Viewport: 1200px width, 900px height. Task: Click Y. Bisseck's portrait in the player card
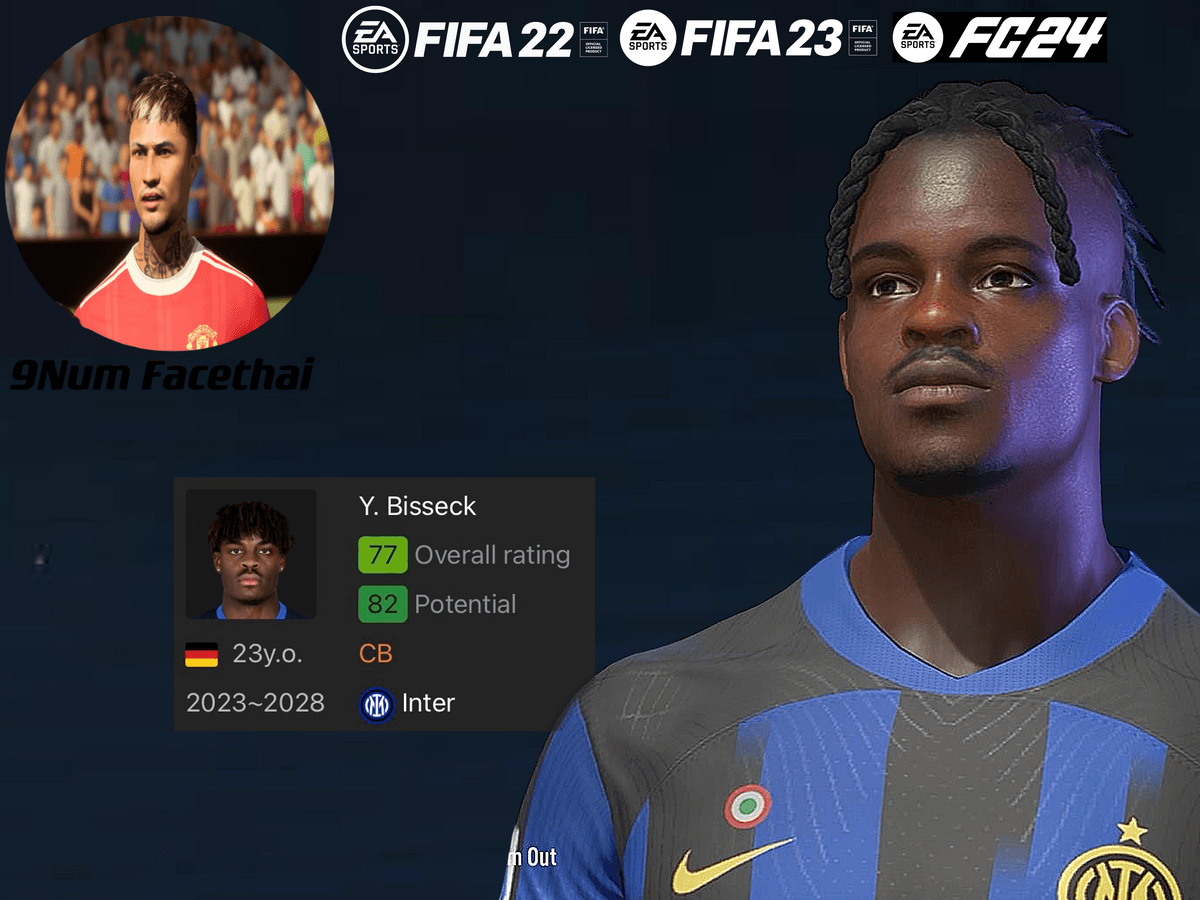click(250, 554)
